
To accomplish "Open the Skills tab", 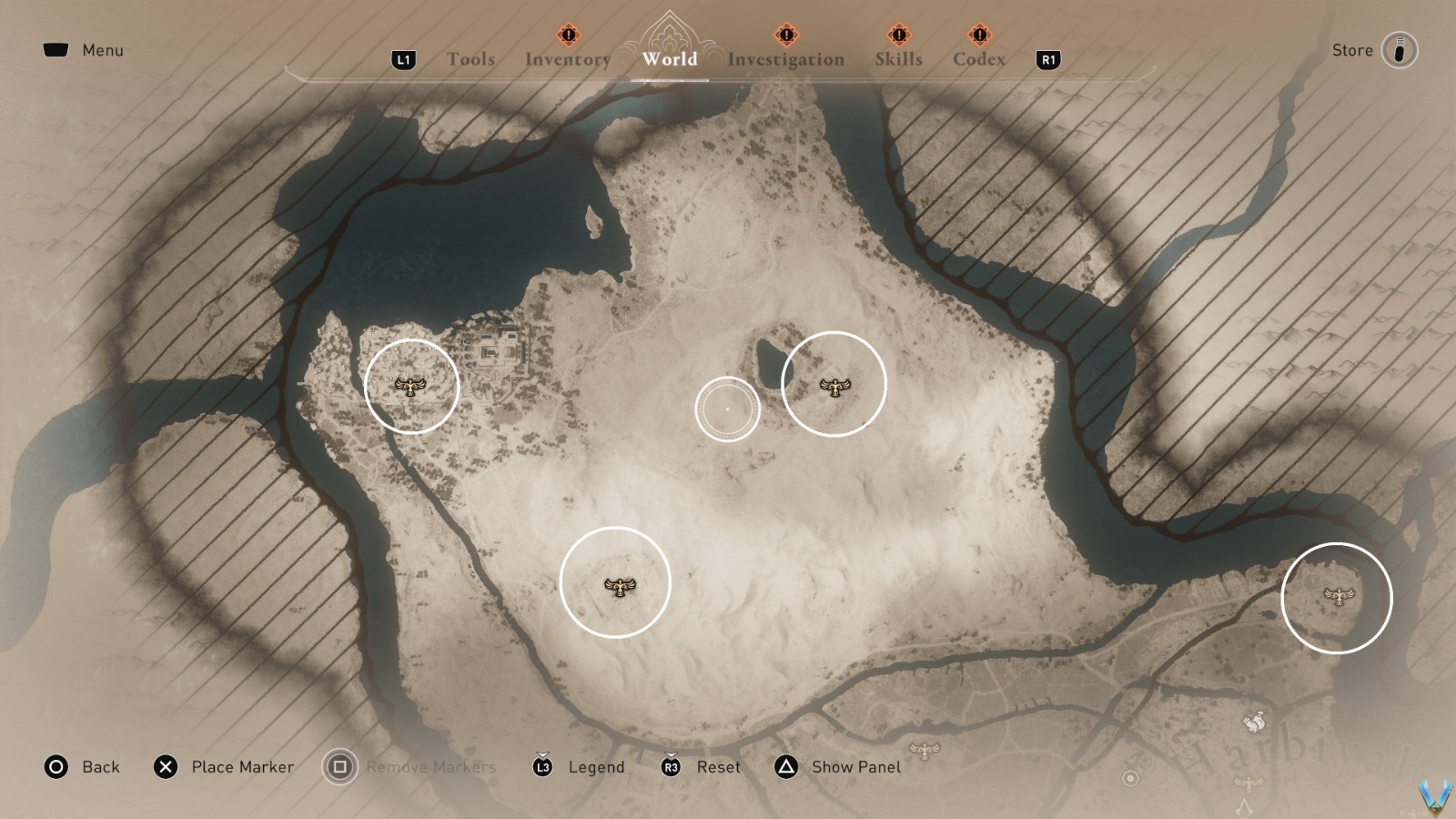I will [898, 59].
